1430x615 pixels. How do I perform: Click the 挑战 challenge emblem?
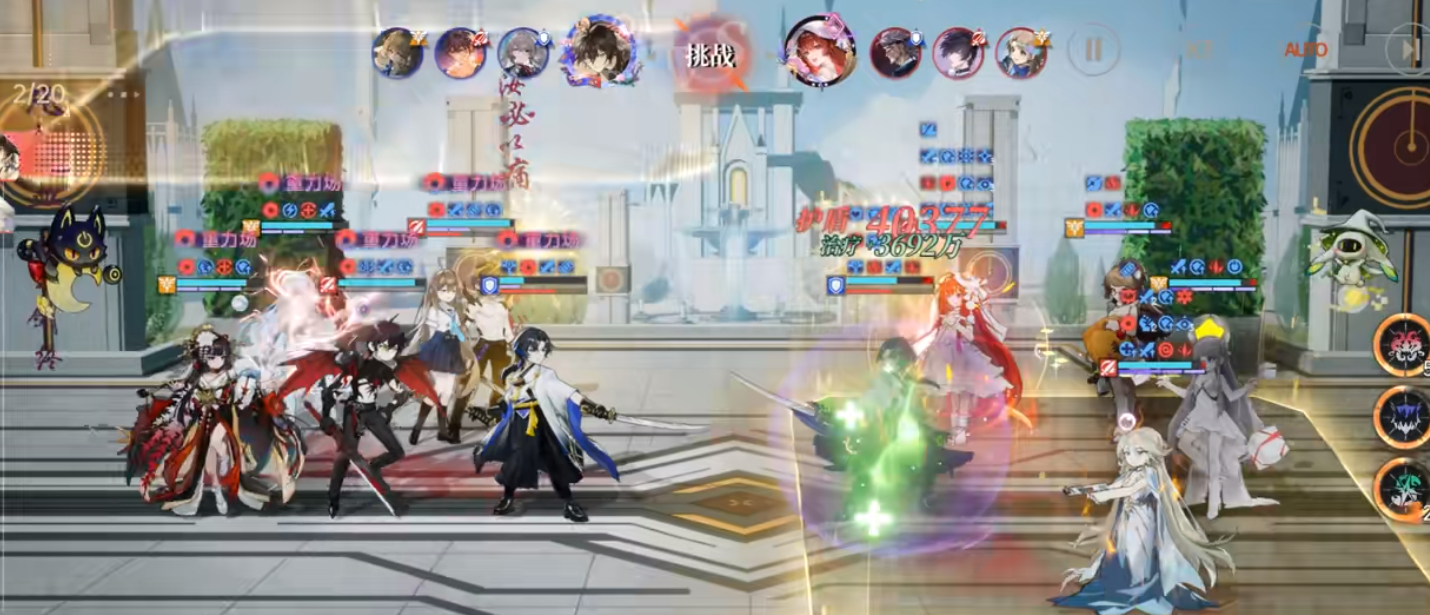(x=710, y=55)
